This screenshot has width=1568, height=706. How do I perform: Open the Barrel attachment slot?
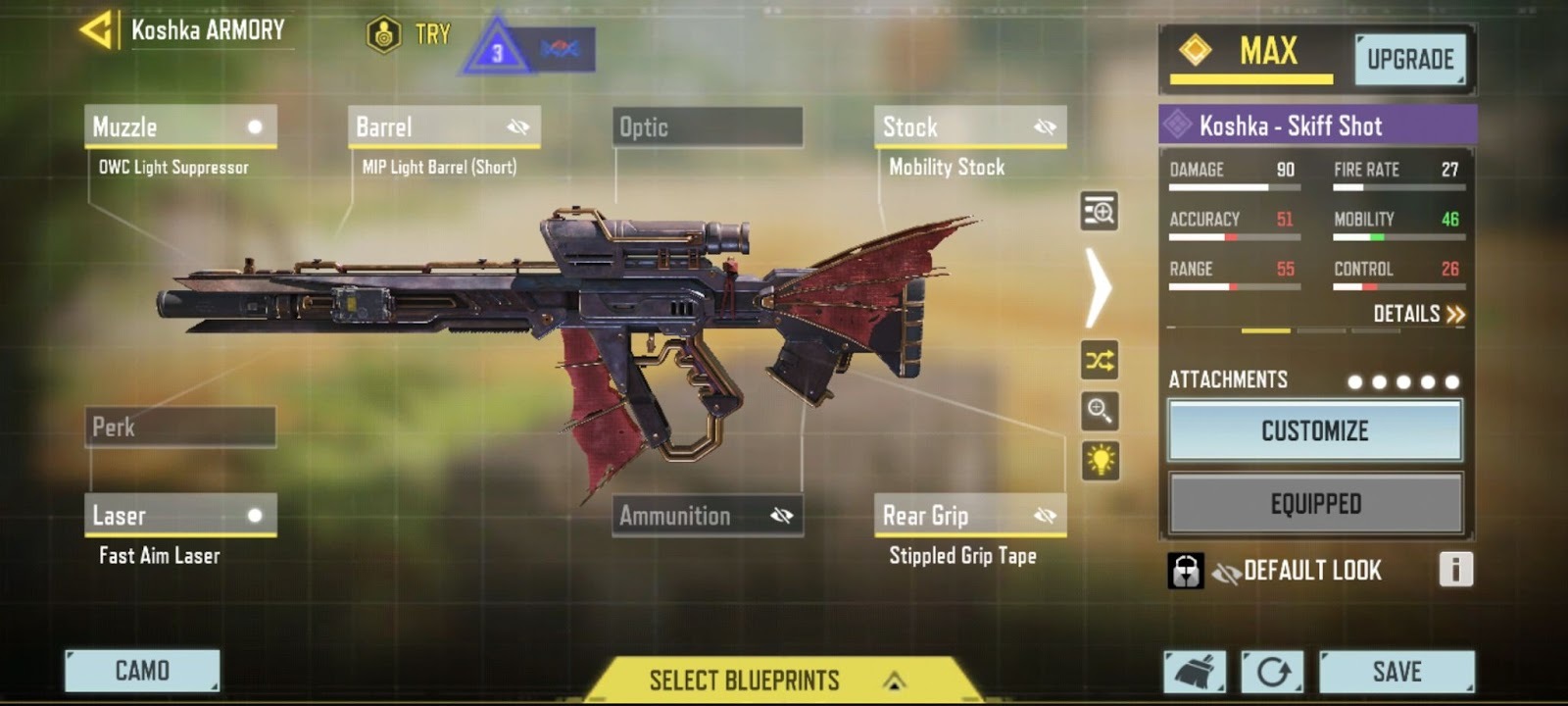click(443, 127)
